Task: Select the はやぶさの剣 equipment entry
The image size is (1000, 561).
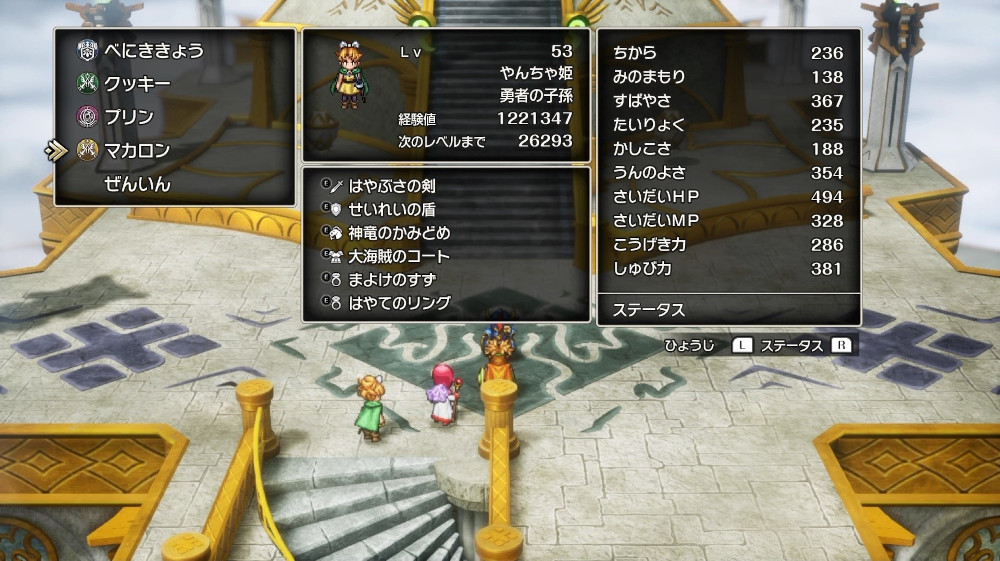Action: pos(391,186)
